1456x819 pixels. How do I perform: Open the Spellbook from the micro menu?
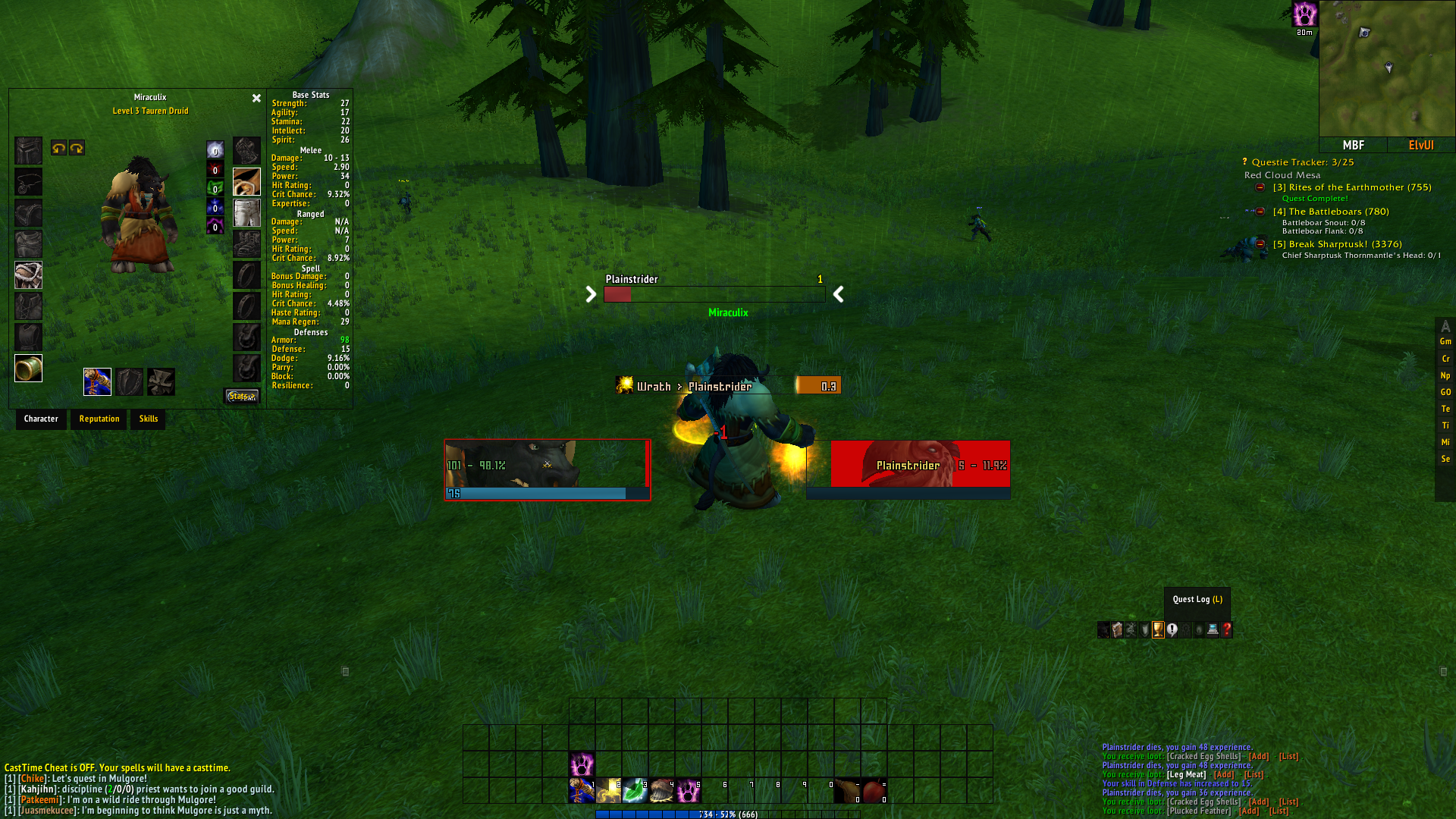point(1116,630)
